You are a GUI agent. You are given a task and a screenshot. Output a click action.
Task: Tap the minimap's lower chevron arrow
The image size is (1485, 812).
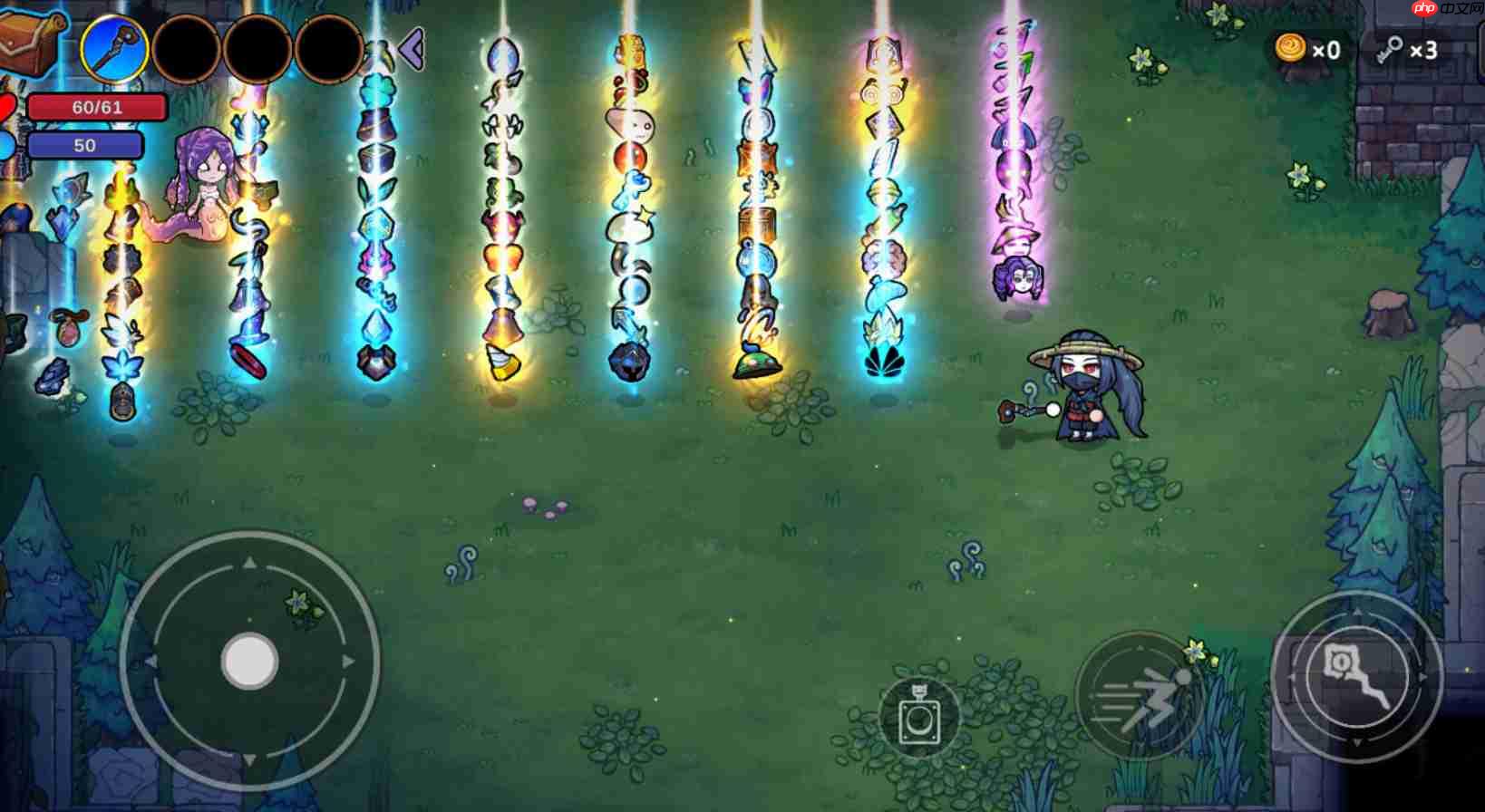pyautogui.click(x=1358, y=741)
